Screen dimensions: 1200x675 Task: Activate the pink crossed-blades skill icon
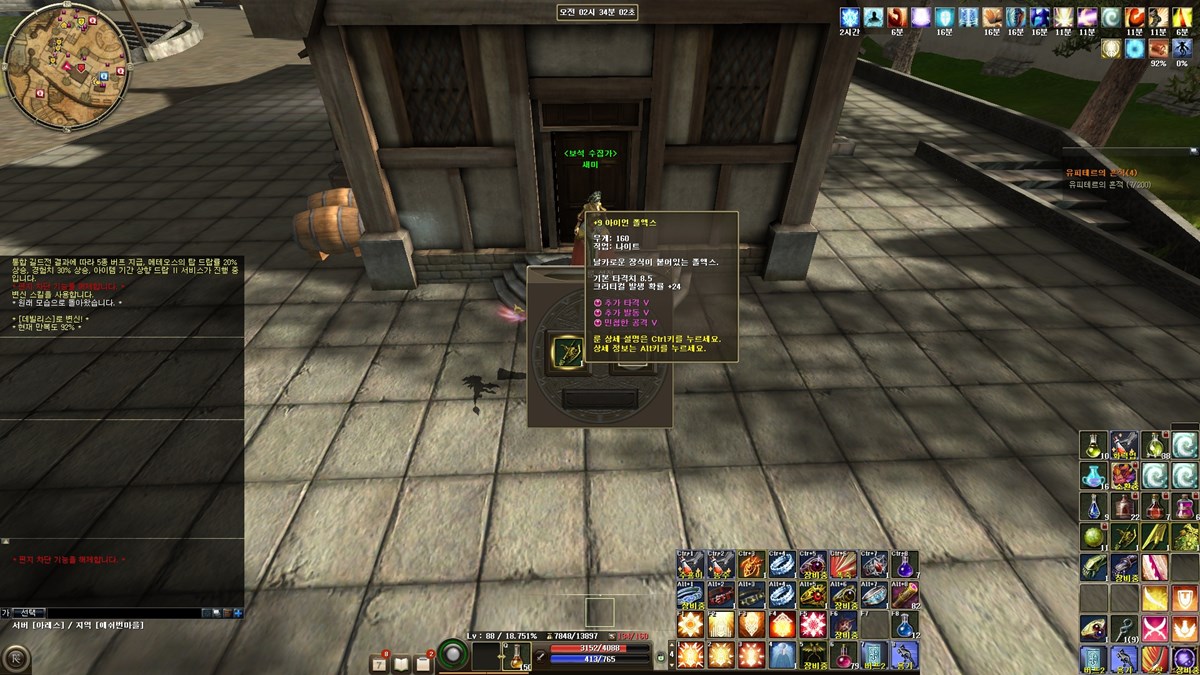[1155, 629]
